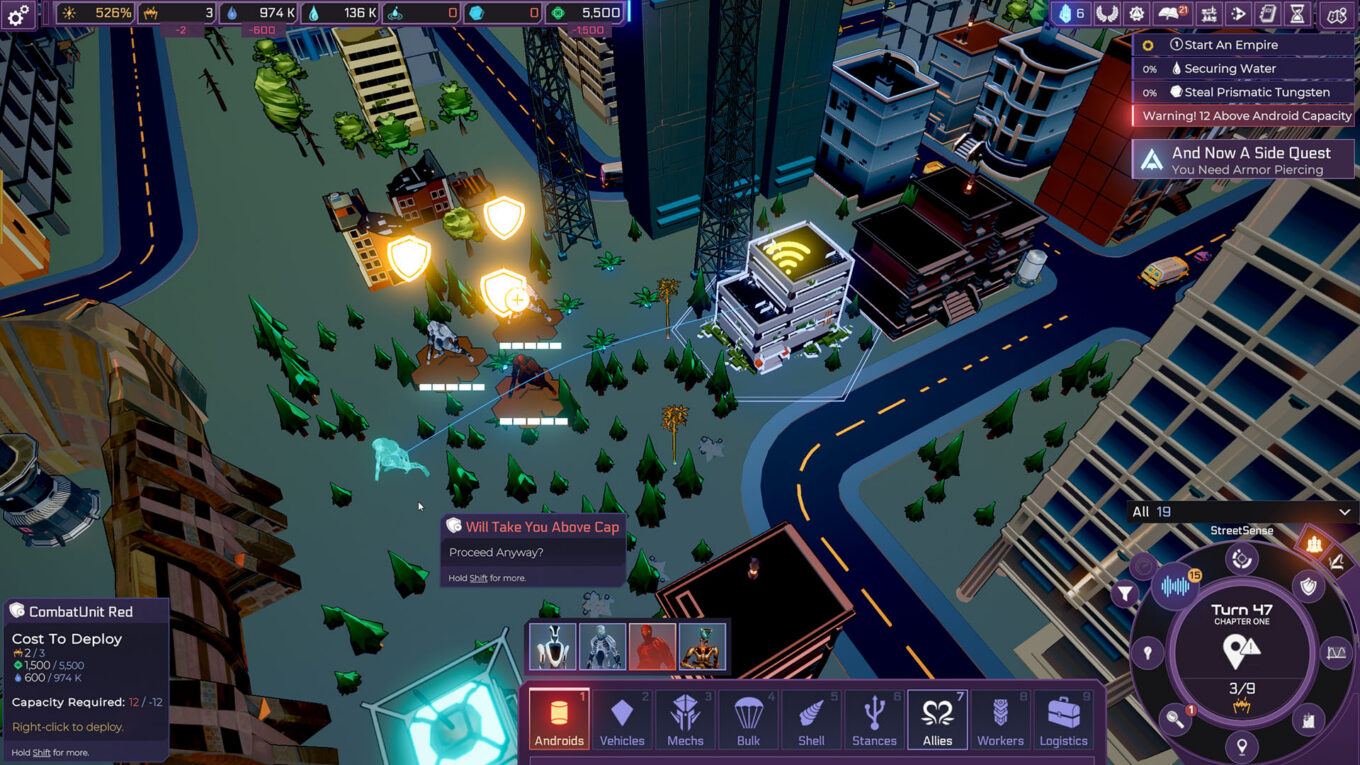Expand the All 19 filter dropdown
Screen dimensions: 1360x765
1242,511
